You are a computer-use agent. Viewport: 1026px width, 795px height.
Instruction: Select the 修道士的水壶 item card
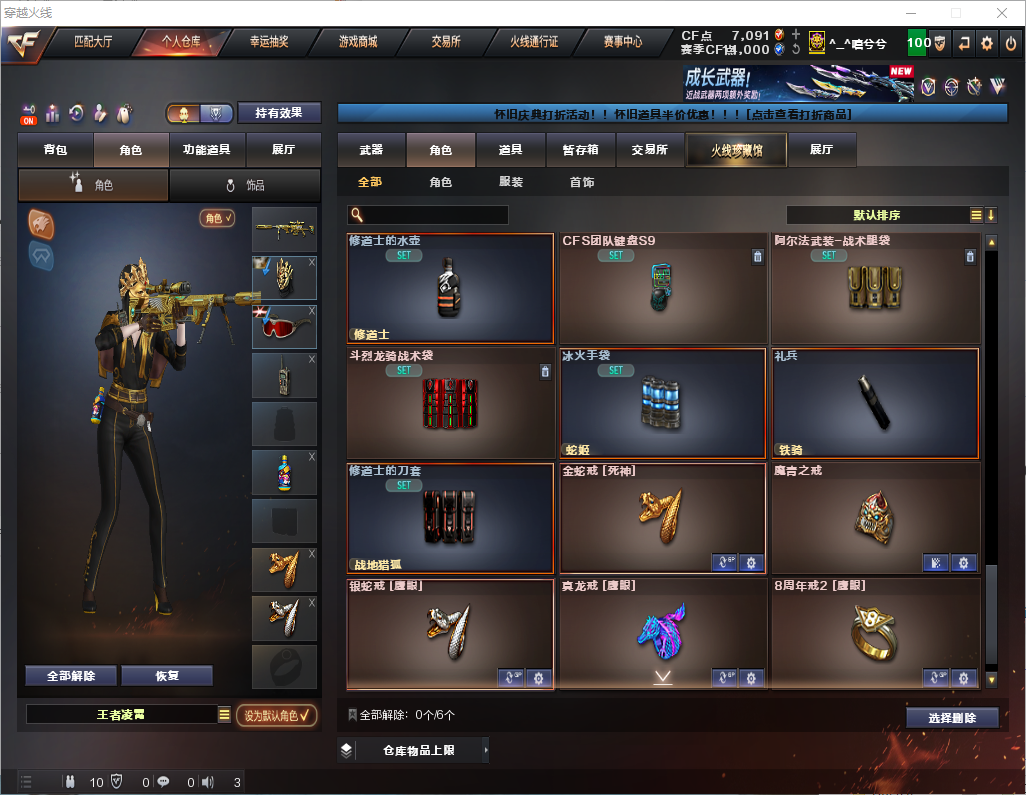click(450, 289)
